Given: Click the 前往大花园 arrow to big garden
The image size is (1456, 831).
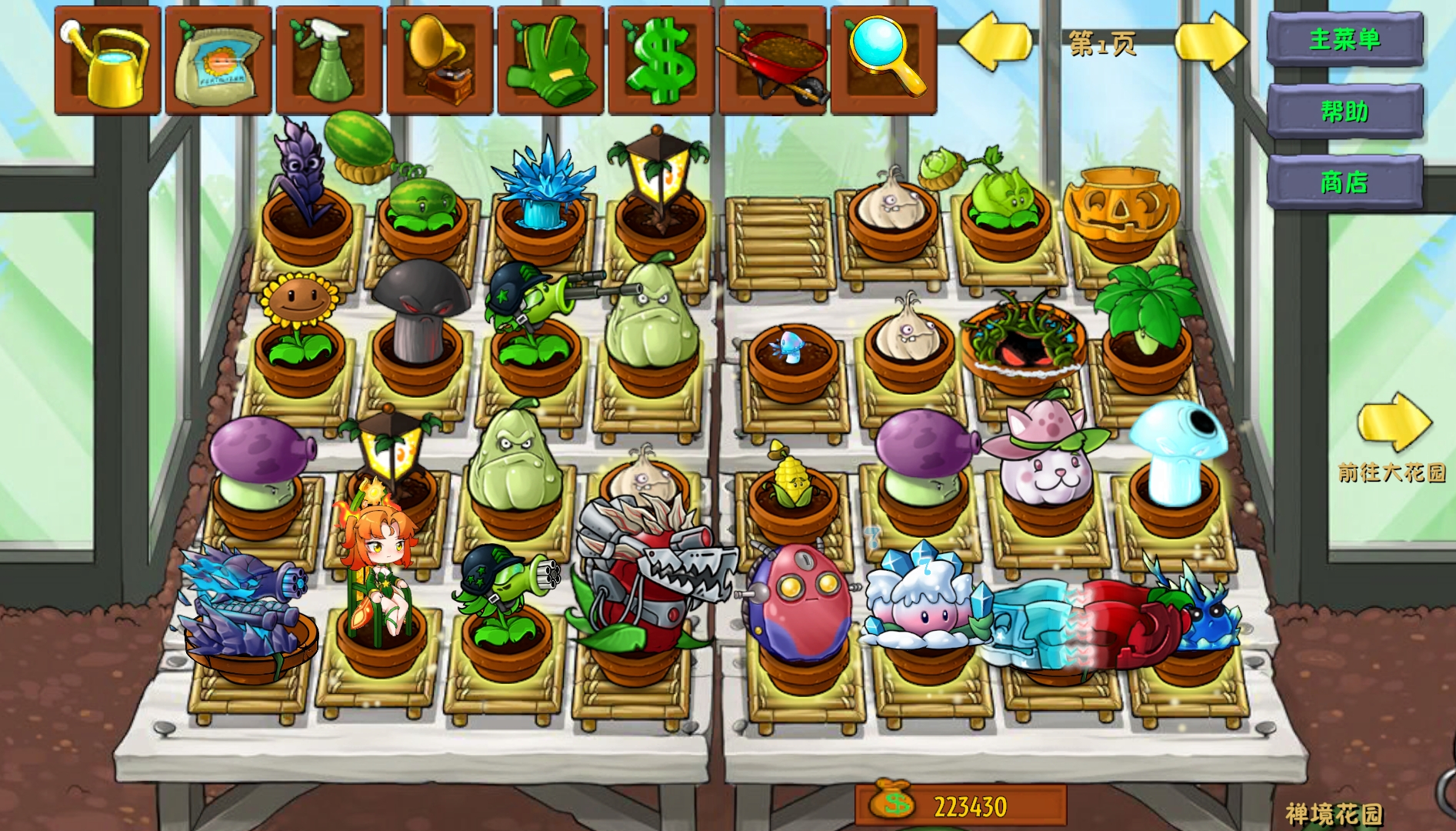Looking at the screenshot, I should [1394, 422].
